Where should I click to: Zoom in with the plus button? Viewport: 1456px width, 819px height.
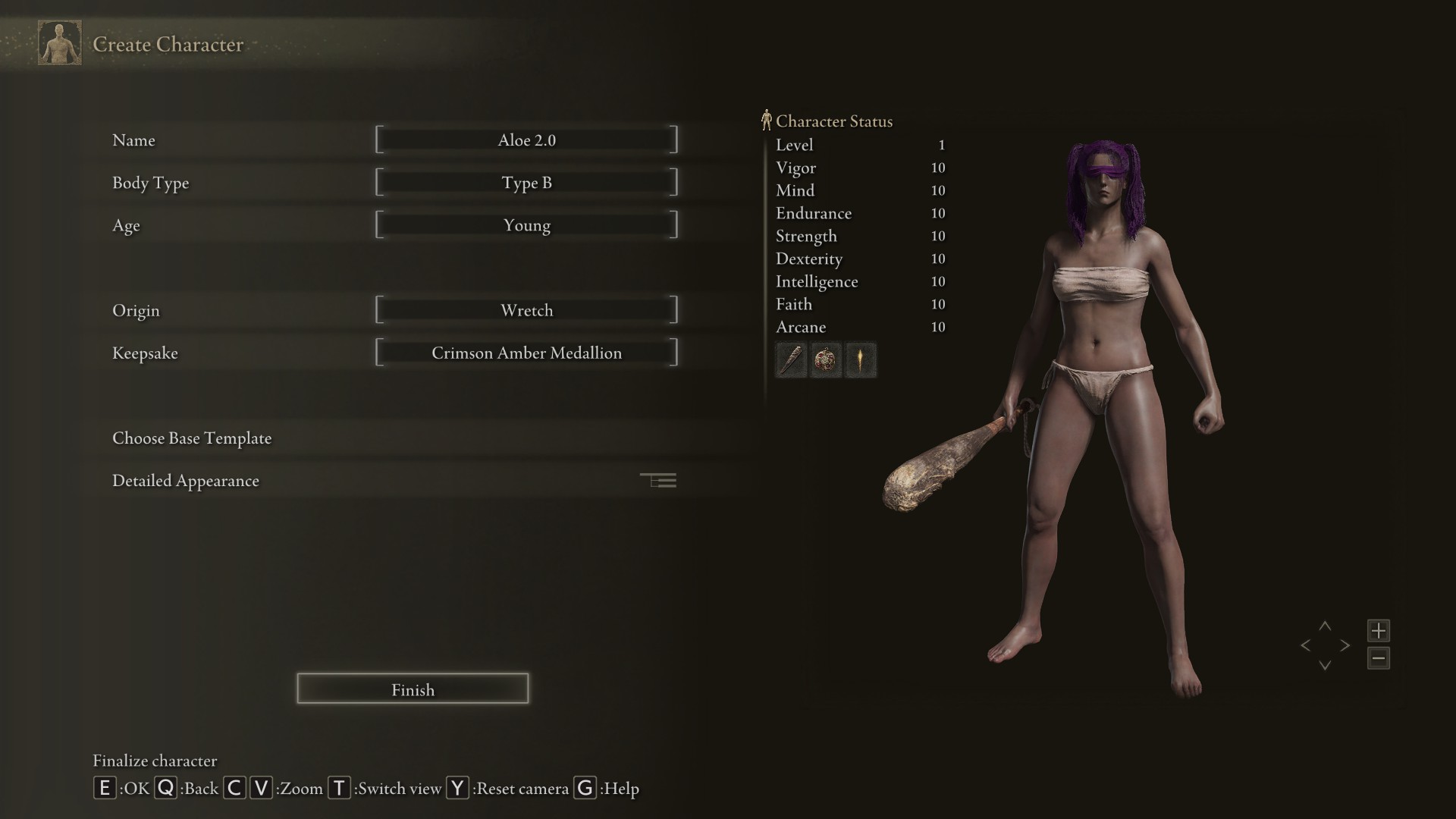point(1379,630)
